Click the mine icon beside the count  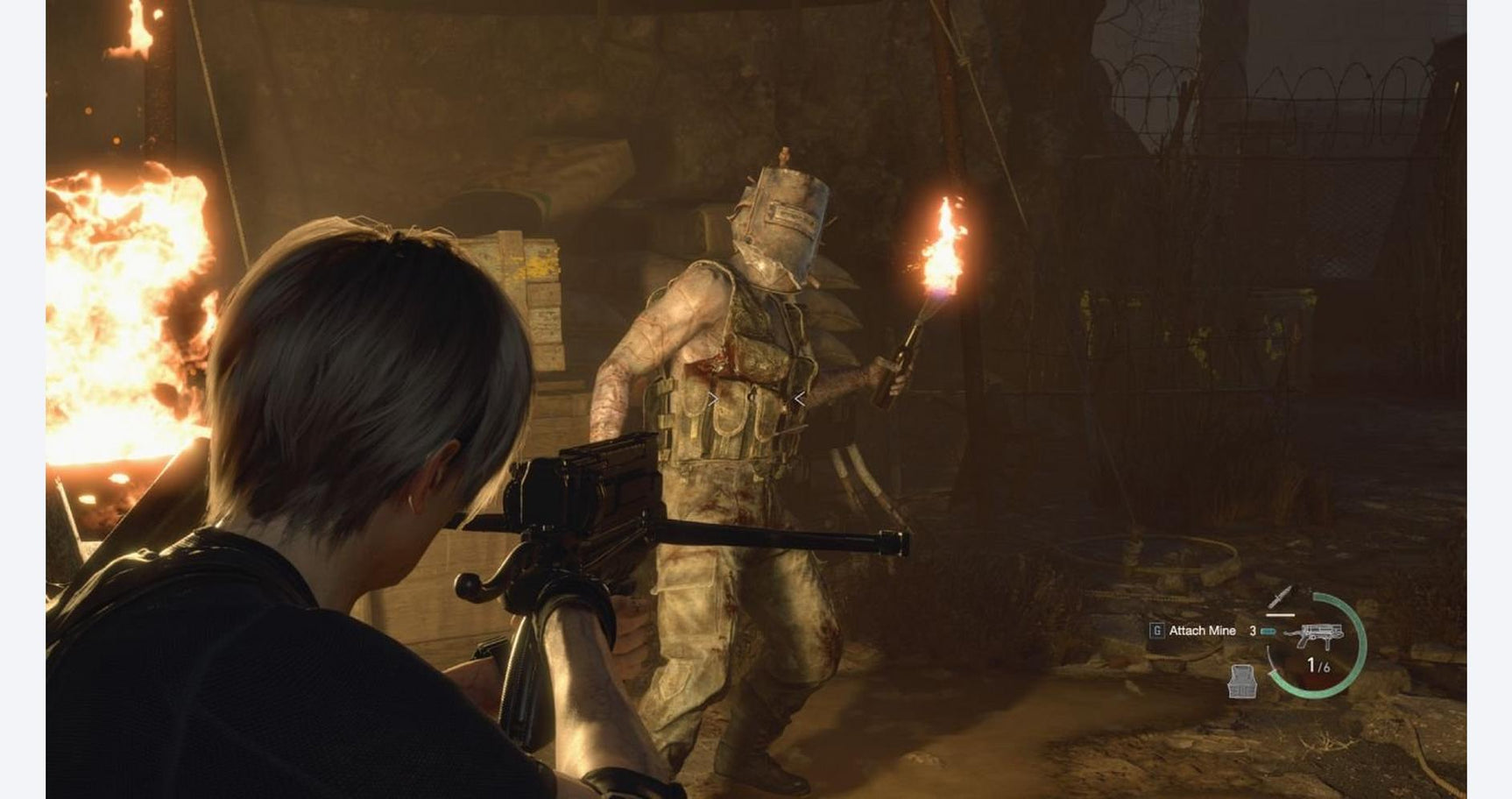1268,632
